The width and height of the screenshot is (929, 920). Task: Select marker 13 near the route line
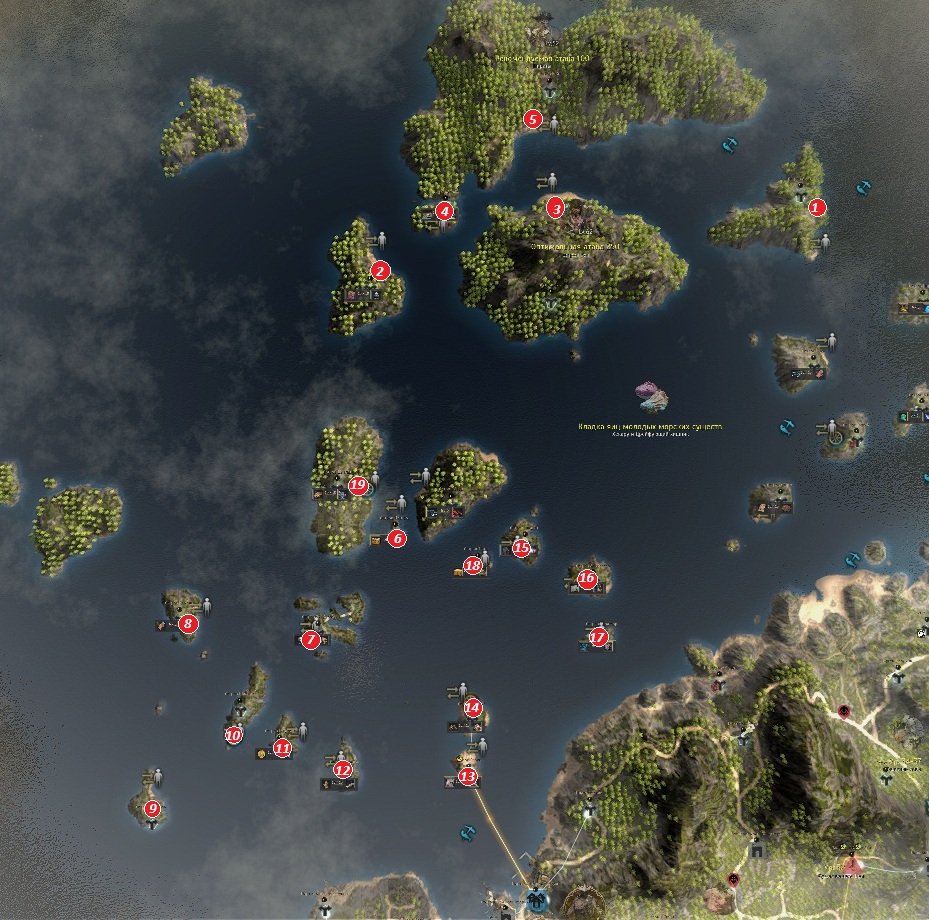coord(467,776)
